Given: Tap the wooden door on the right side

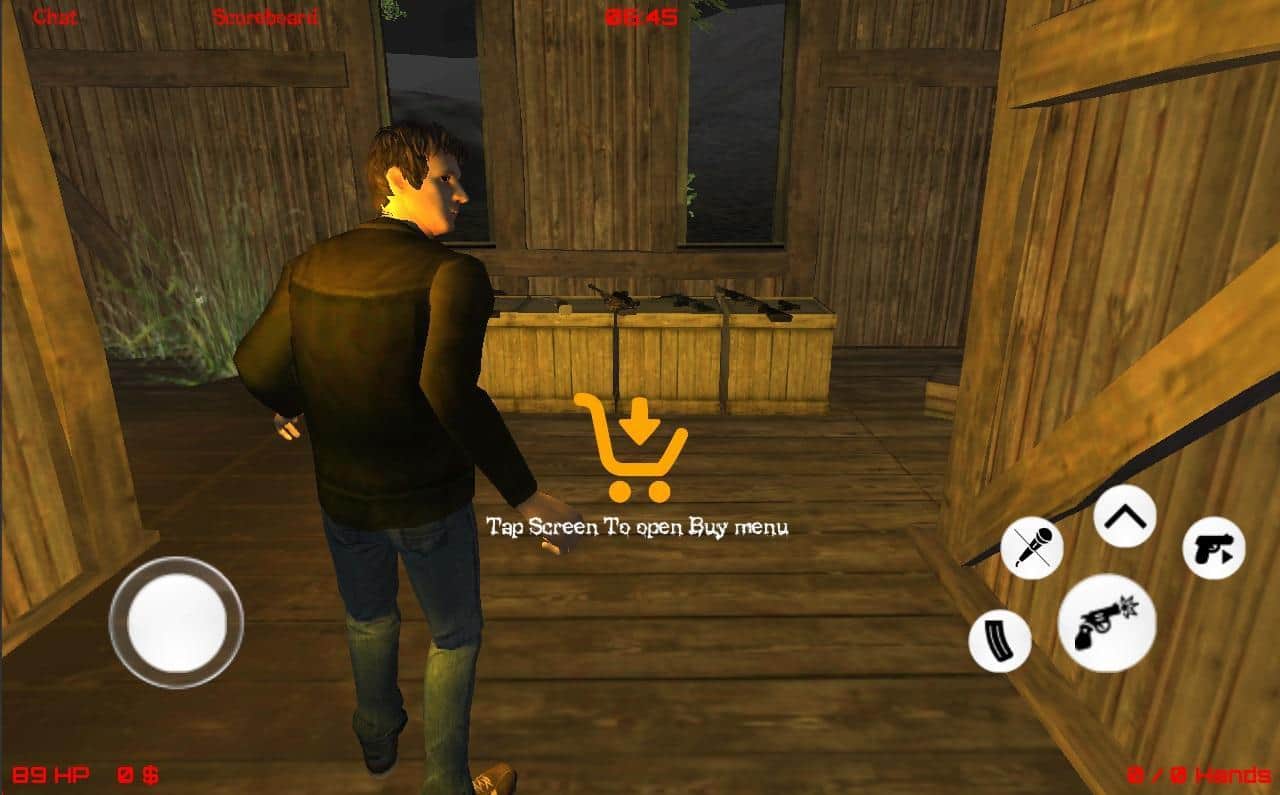Looking at the screenshot, I should (1130, 250).
